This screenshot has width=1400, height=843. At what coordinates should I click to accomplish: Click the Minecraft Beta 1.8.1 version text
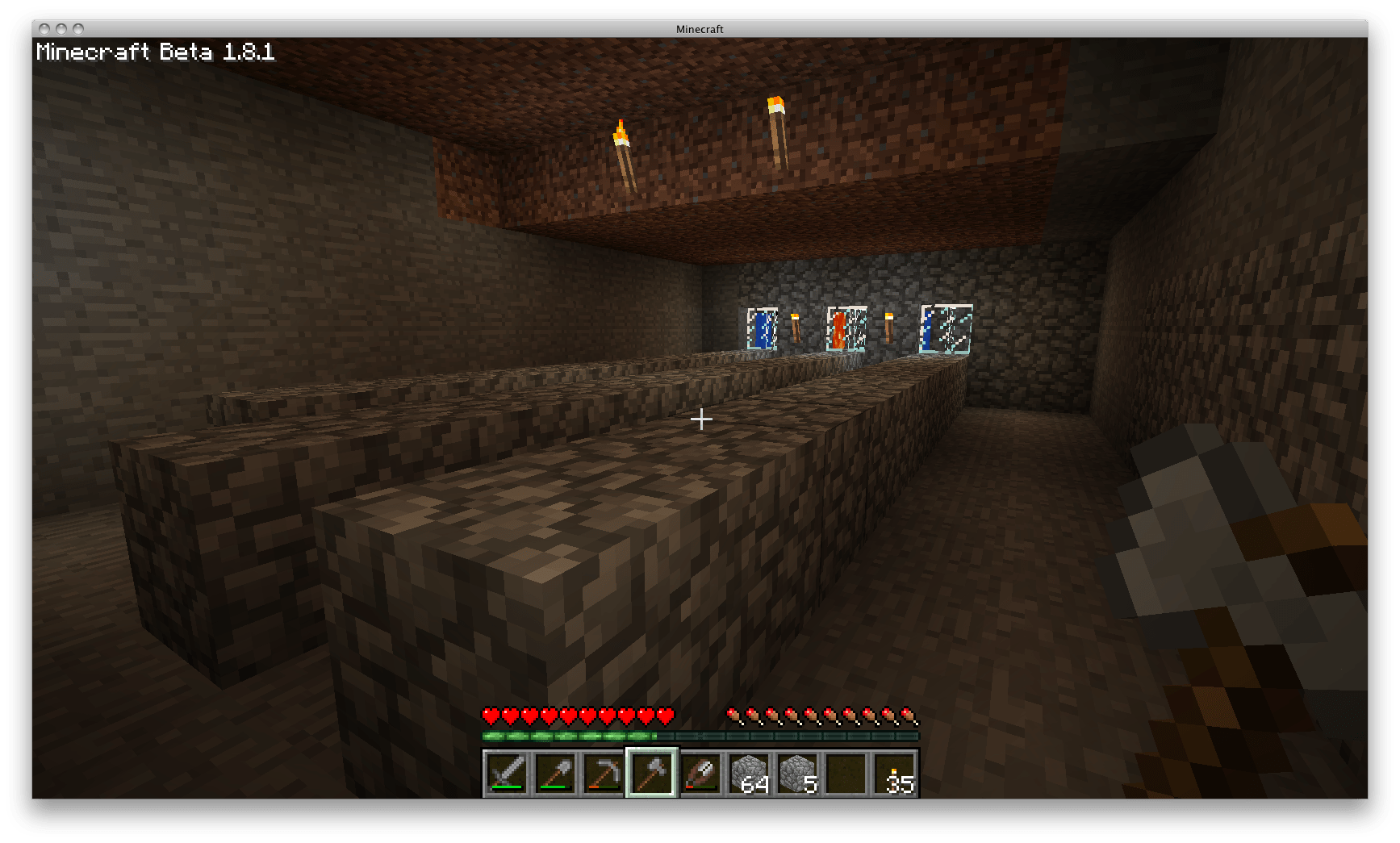point(156,53)
